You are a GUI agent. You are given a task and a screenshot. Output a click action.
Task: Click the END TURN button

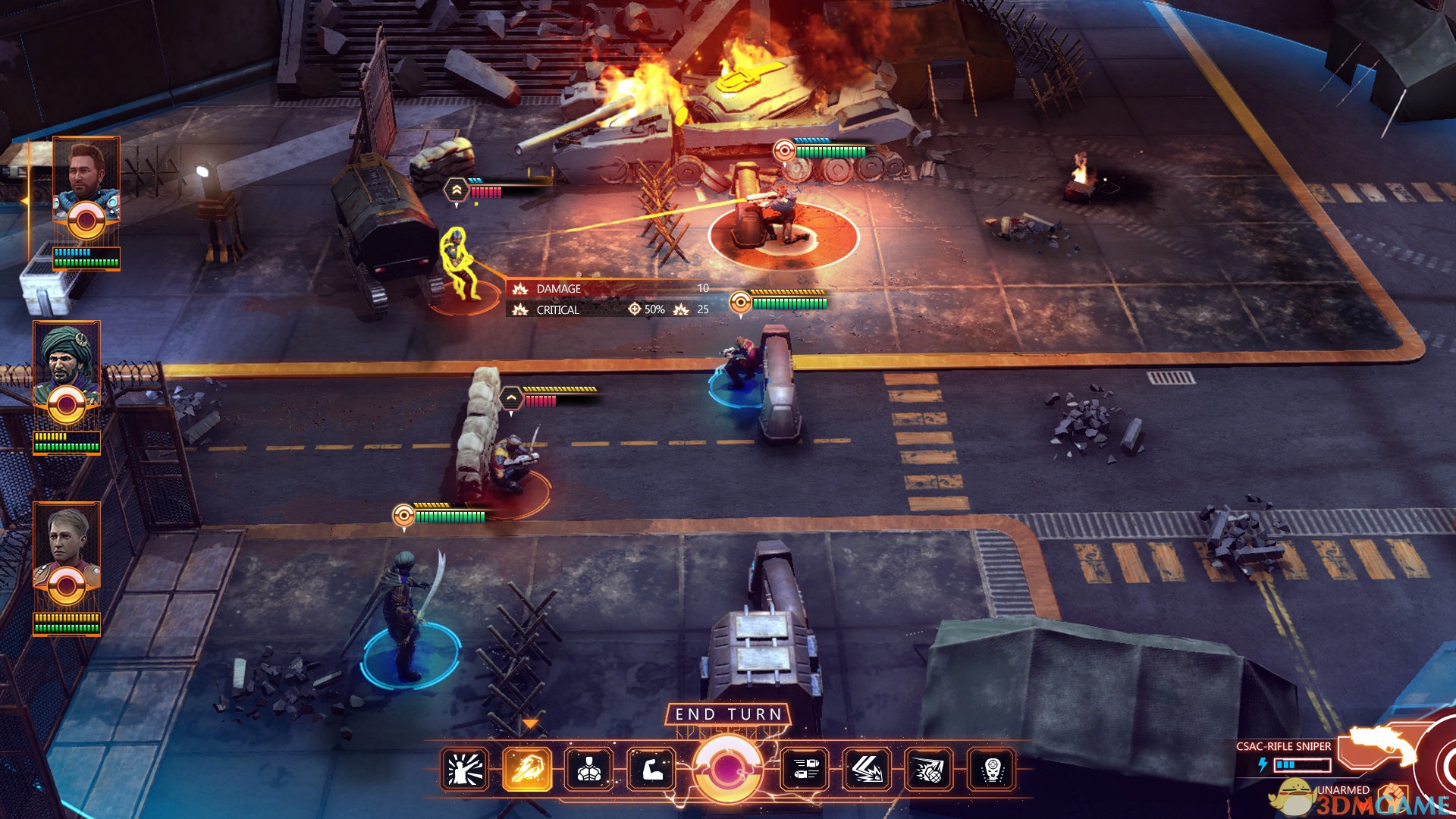tap(728, 714)
